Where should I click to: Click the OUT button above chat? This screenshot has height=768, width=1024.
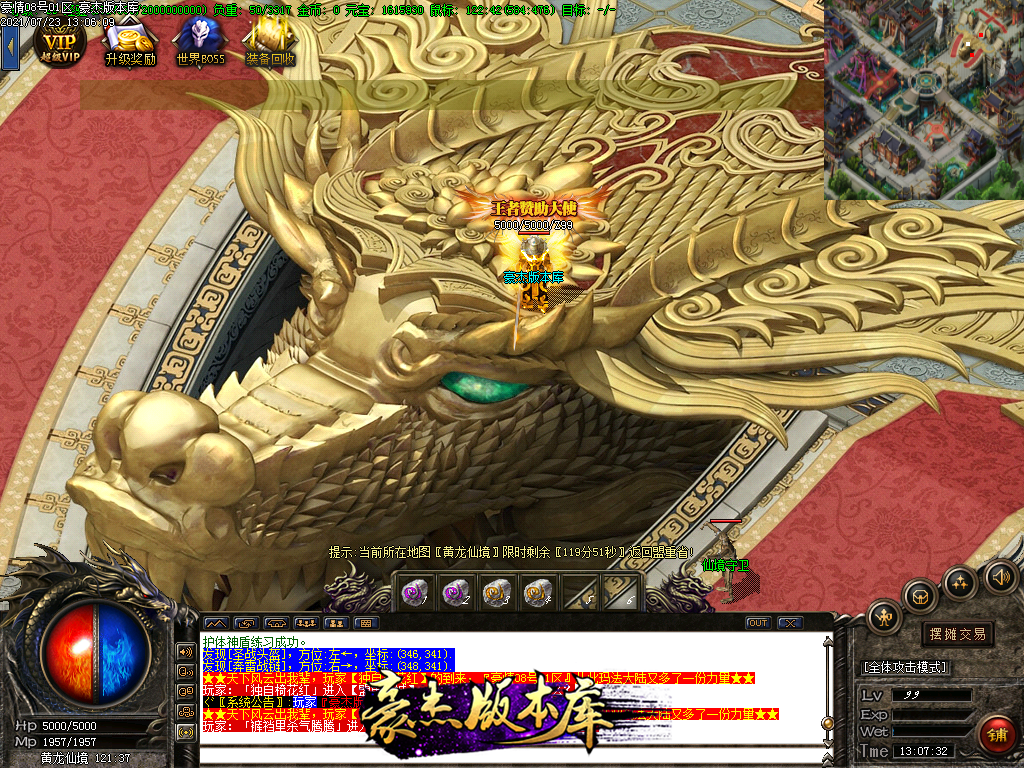coord(758,623)
